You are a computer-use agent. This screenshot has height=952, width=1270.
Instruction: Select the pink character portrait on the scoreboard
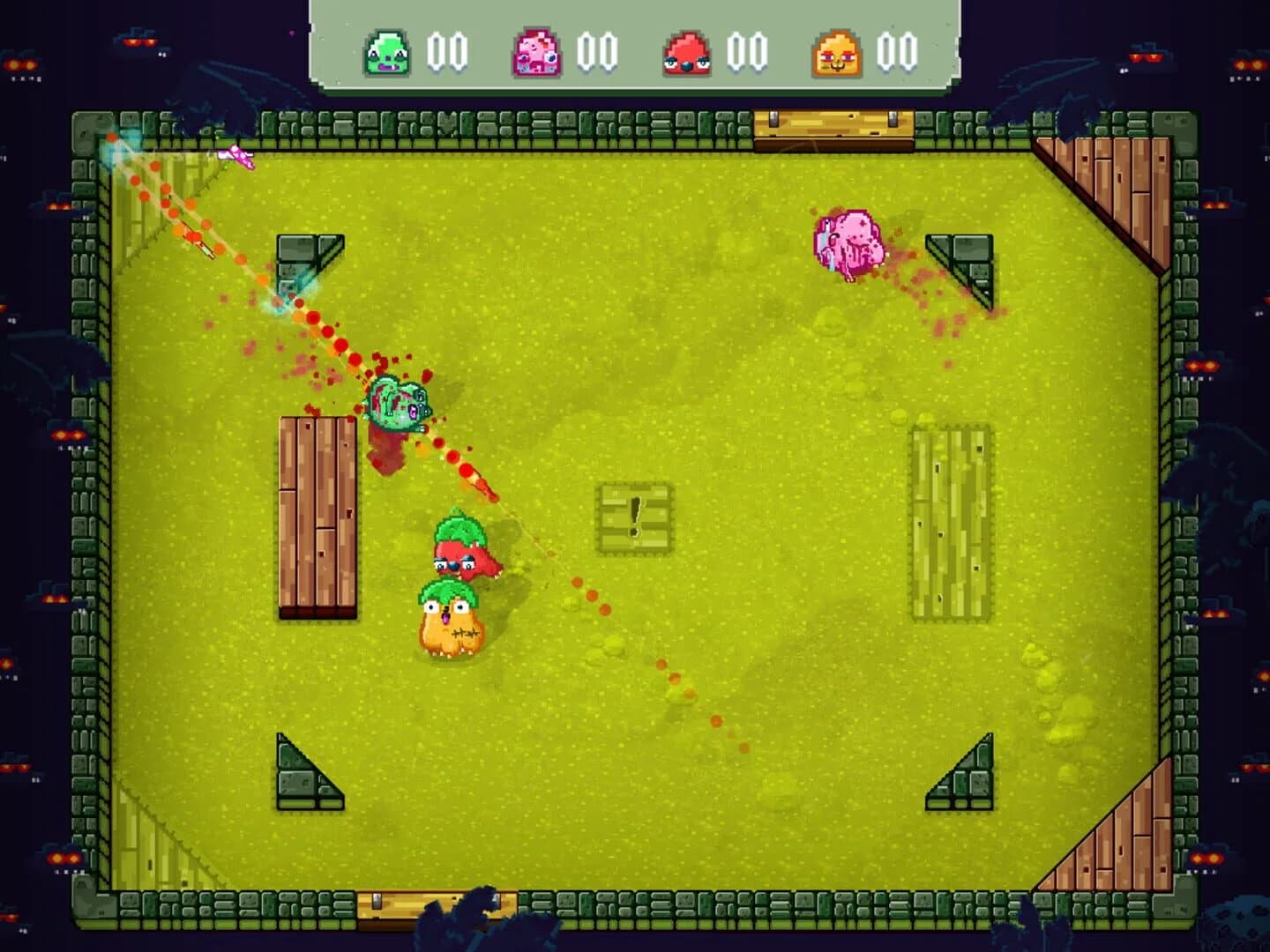click(x=538, y=53)
